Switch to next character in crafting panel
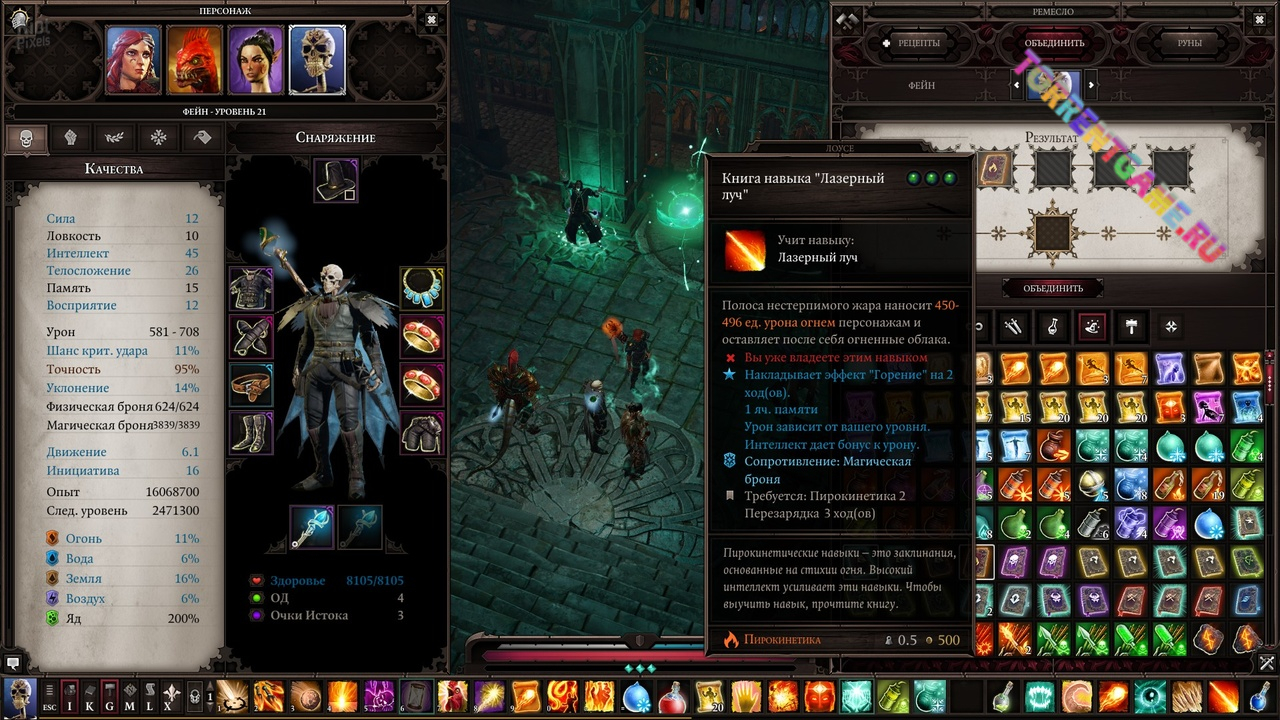 pos(1091,86)
